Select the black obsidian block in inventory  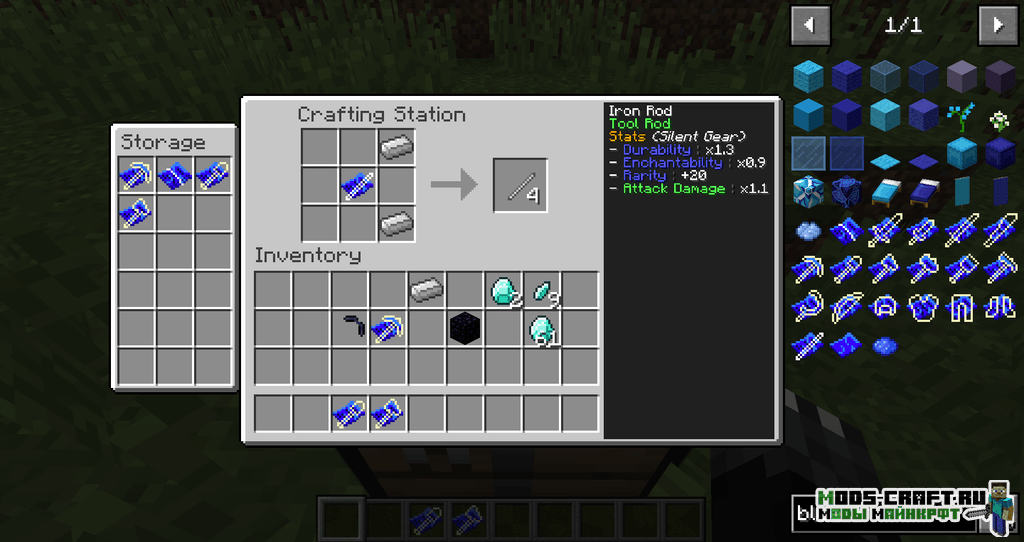click(464, 328)
